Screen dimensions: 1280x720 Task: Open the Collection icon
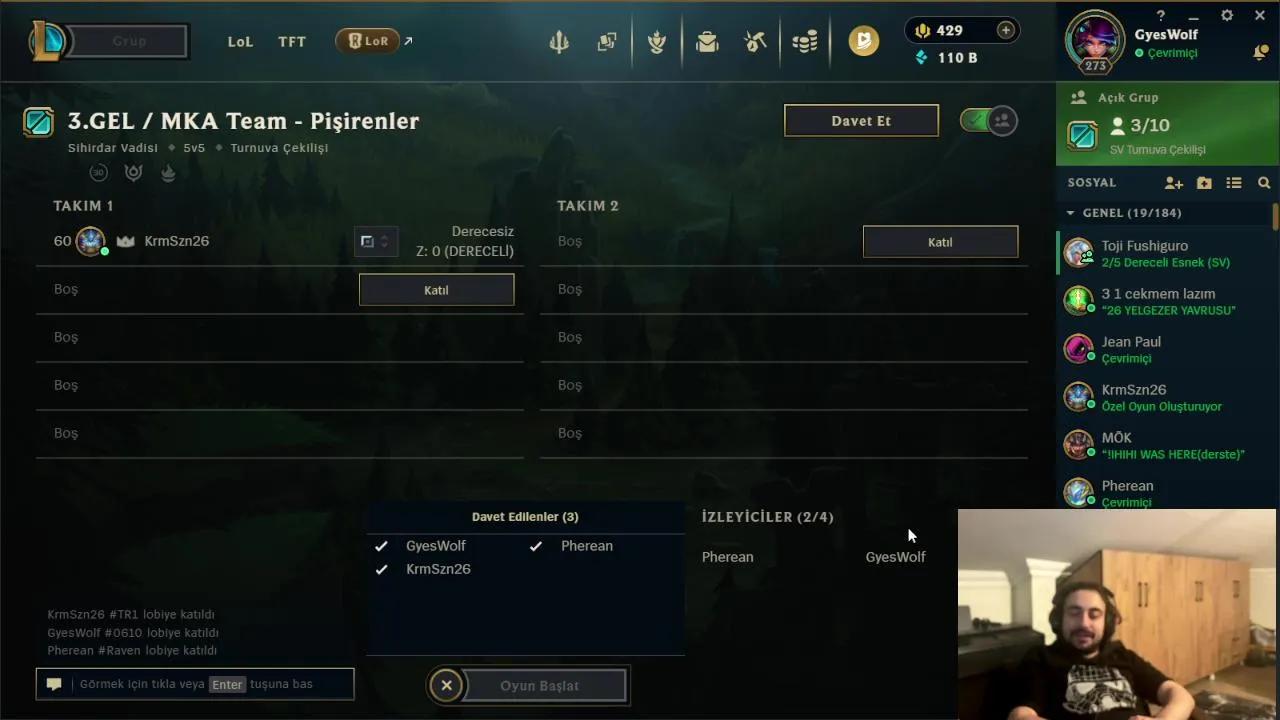[x=607, y=41]
